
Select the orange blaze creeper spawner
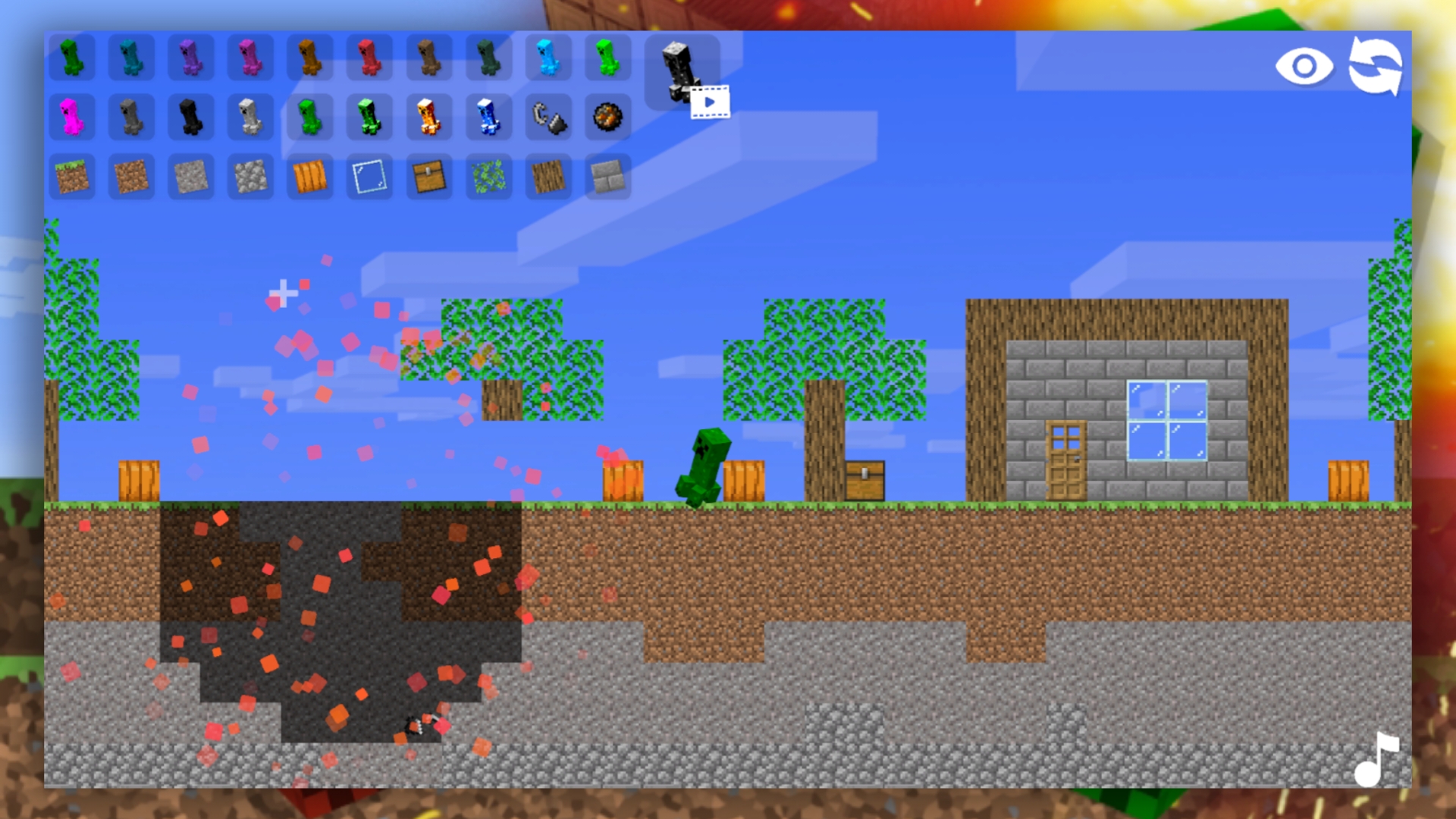tap(428, 118)
